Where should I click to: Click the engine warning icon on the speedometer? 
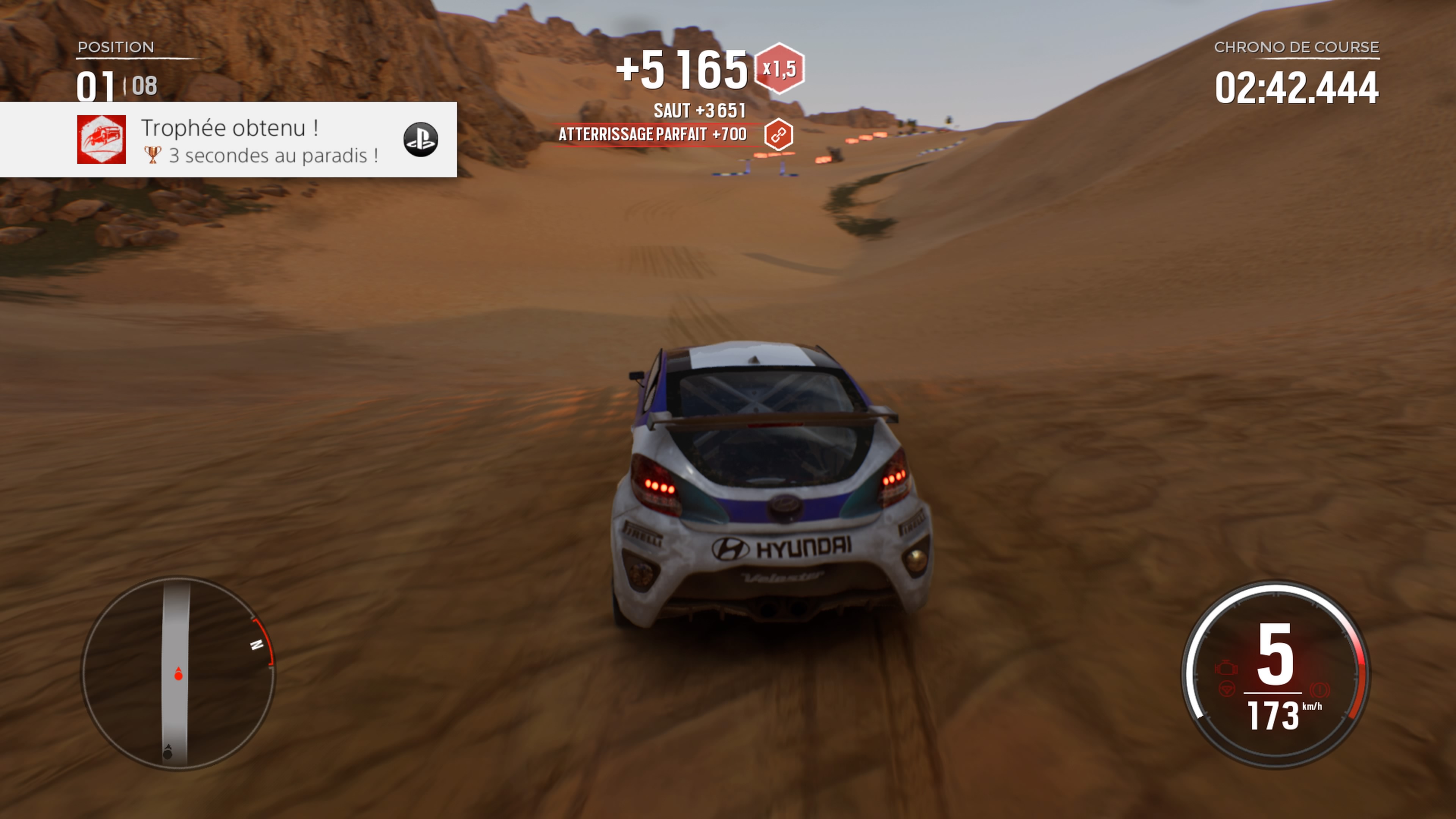[x=1226, y=667]
